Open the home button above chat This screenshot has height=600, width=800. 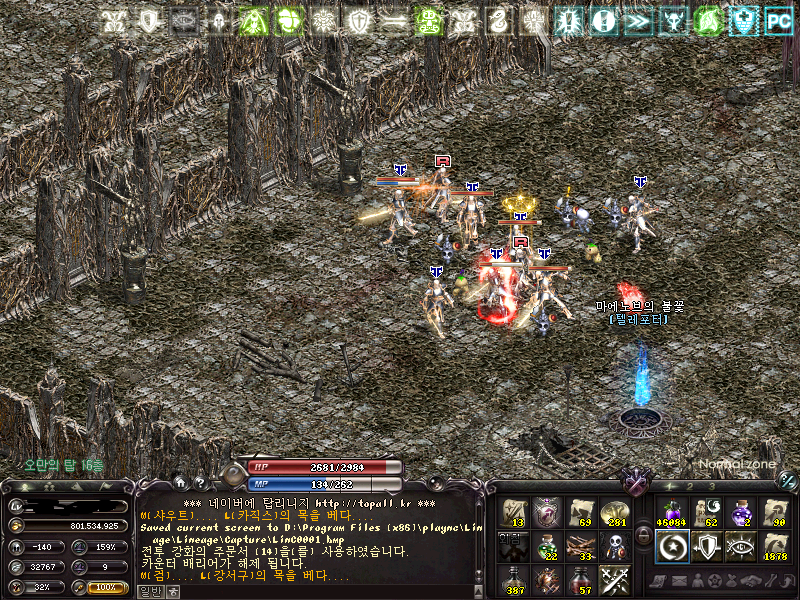click(180, 482)
